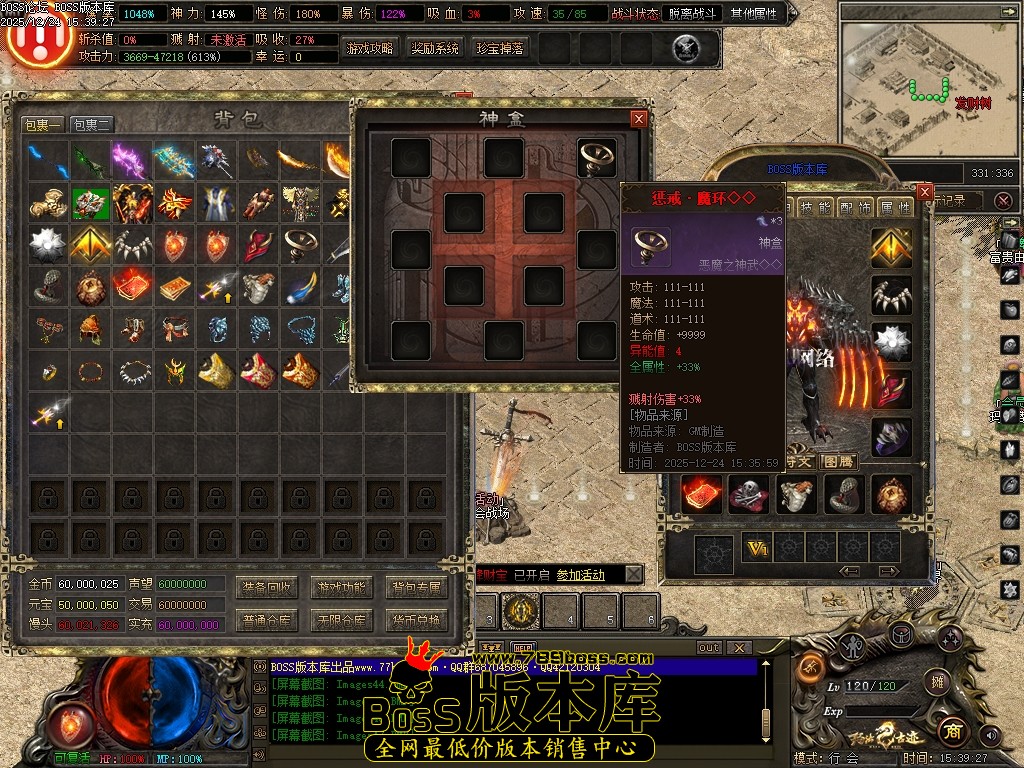Click the 参加活动 join event link
This screenshot has width=1024, height=768.
(581, 575)
